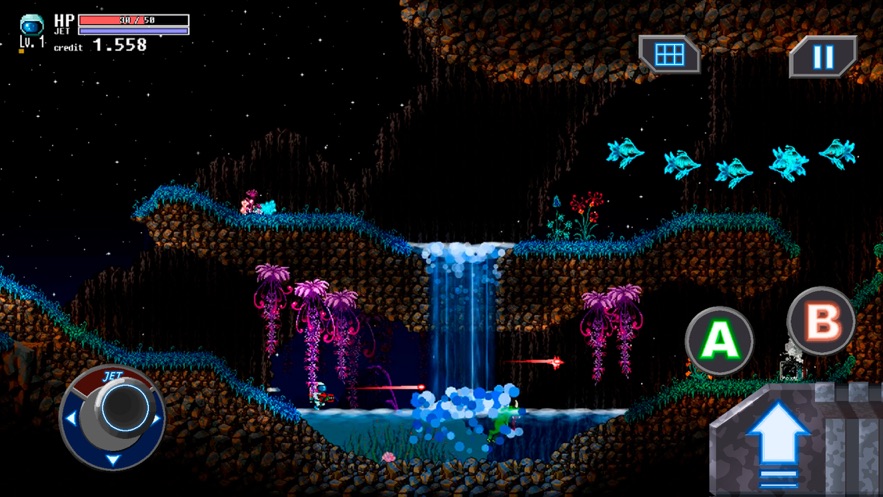
Task: Pause the game
Action: (822, 57)
